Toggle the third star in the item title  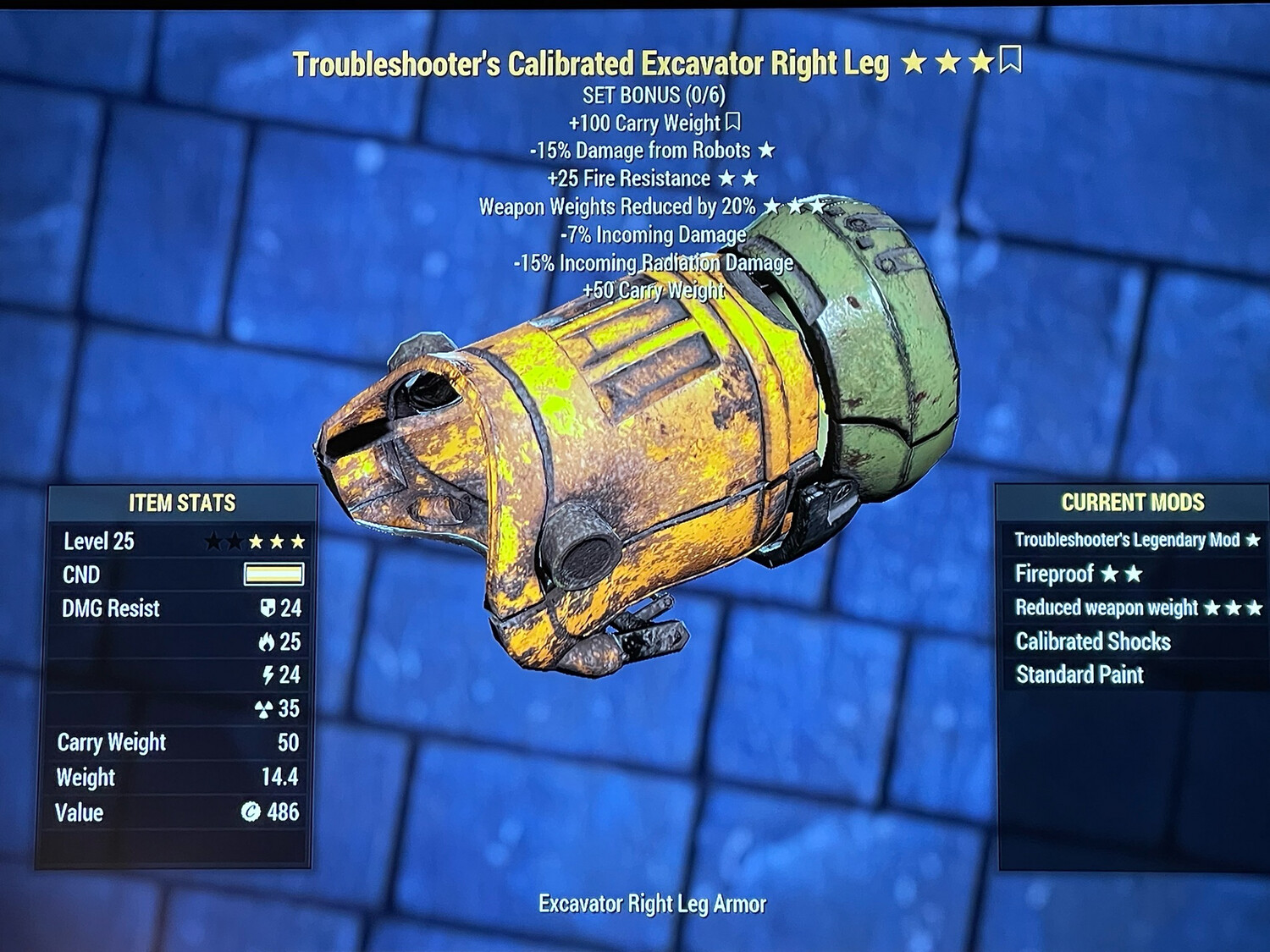click(982, 60)
